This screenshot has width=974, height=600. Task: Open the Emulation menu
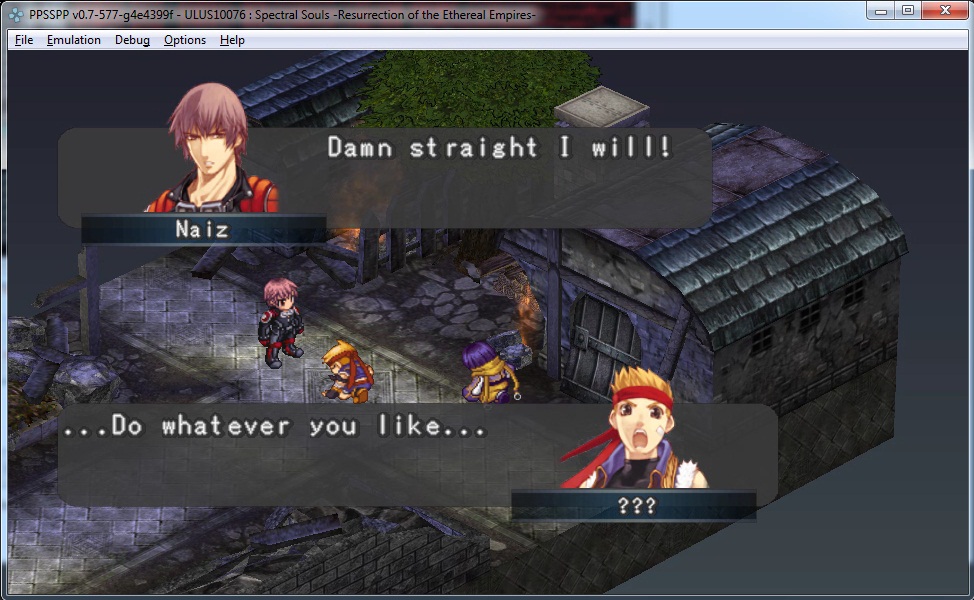(x=73, y=40)
